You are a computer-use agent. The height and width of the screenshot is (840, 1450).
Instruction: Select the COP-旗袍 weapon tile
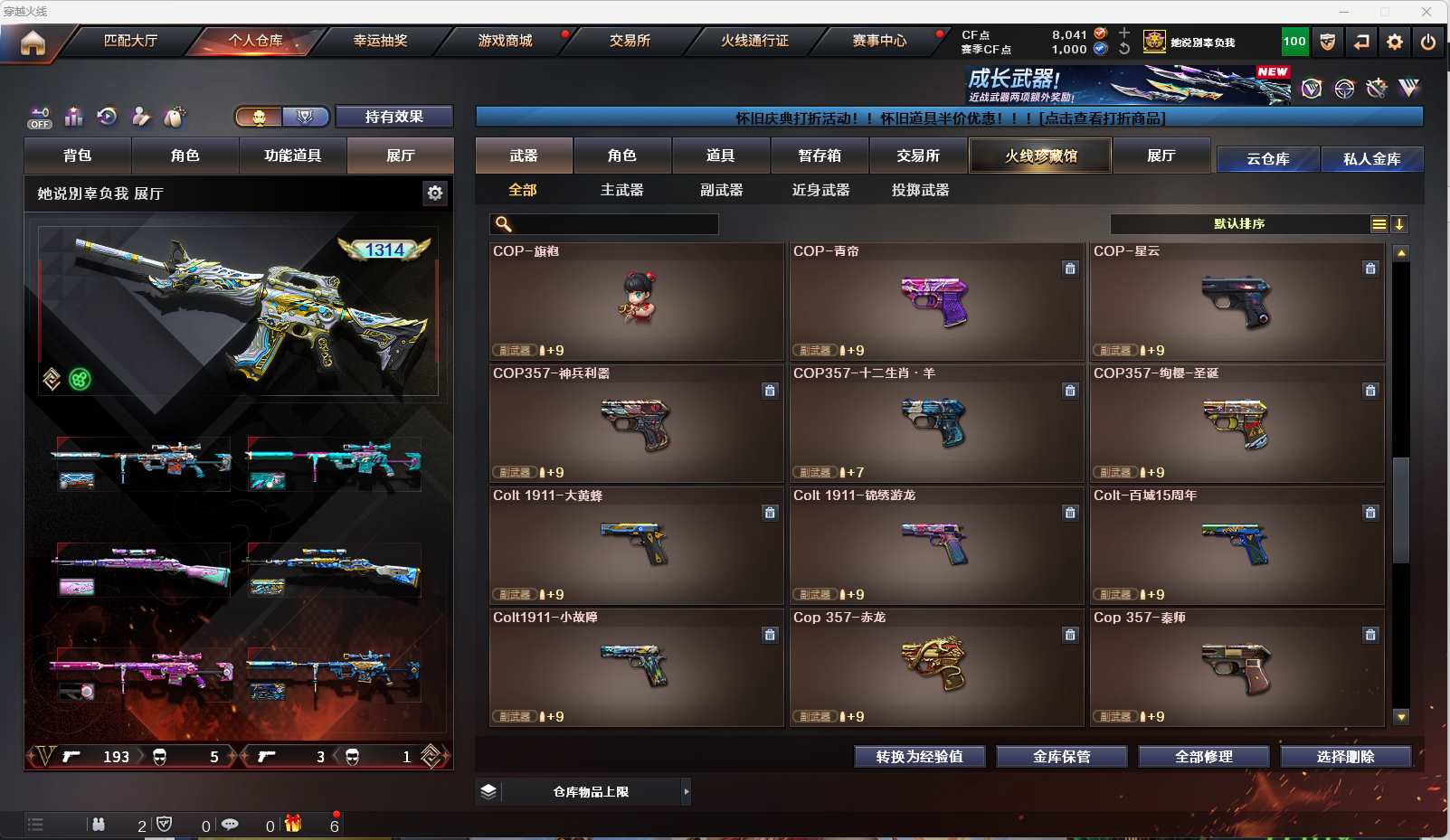[x=636, y=301]
